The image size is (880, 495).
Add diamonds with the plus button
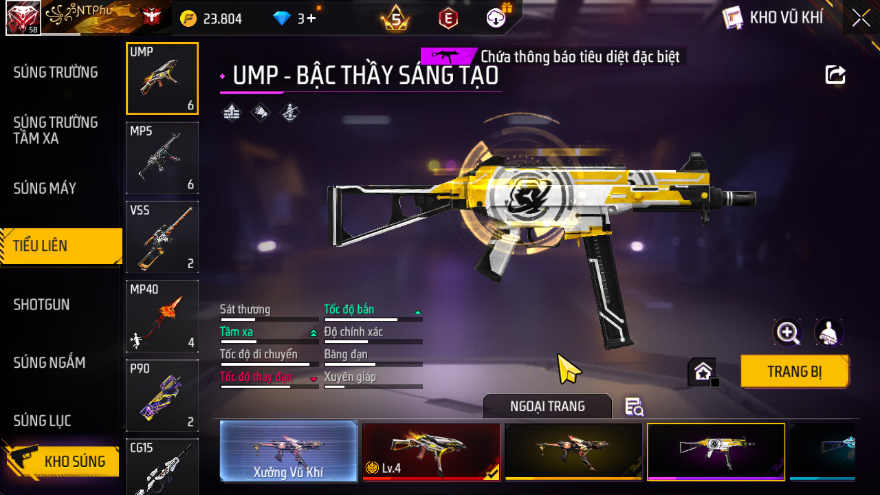click(x=311, y=18)
